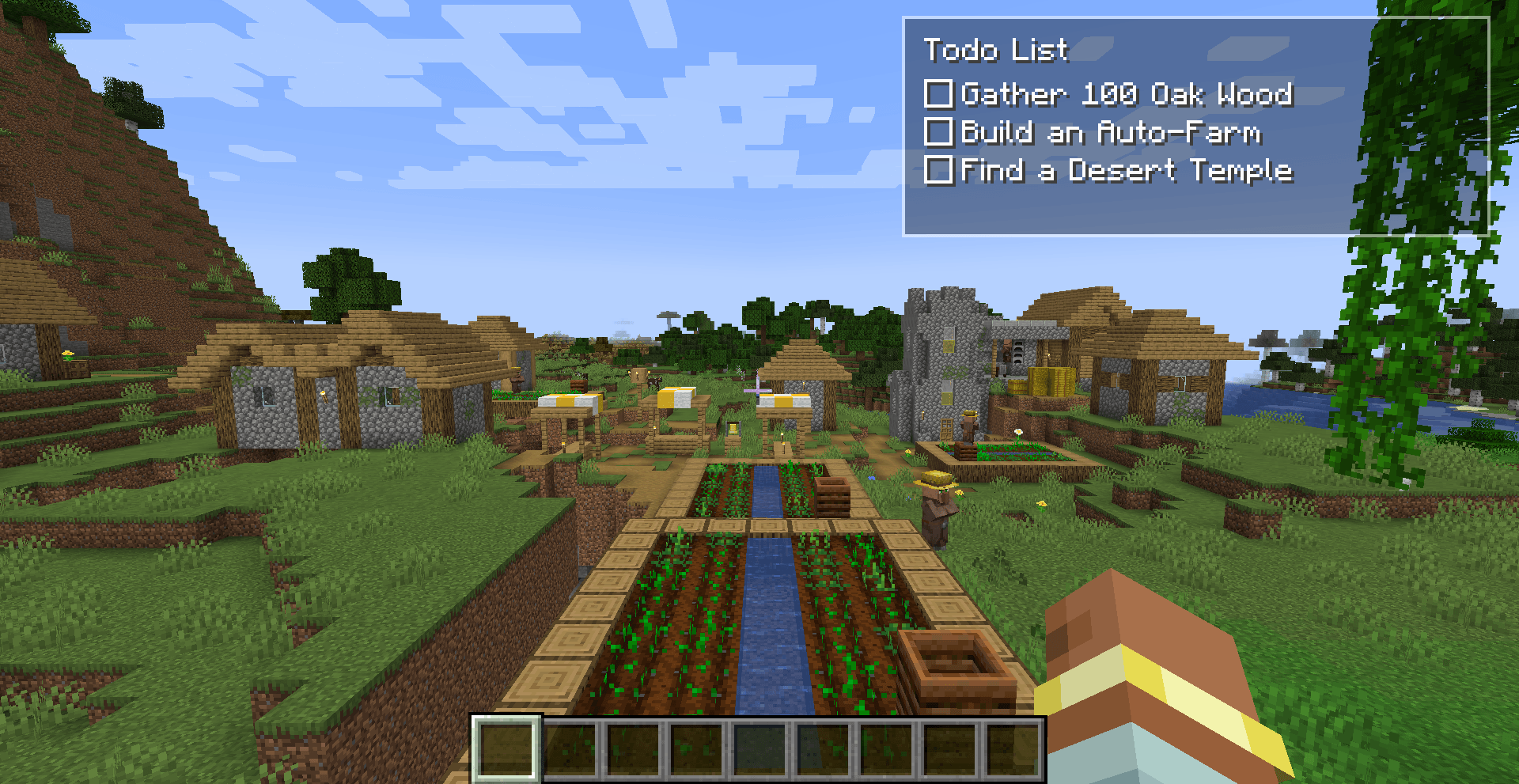
Task: Check the "Gather 100 Oak Wood" checkbox
Action: (938, 94)
